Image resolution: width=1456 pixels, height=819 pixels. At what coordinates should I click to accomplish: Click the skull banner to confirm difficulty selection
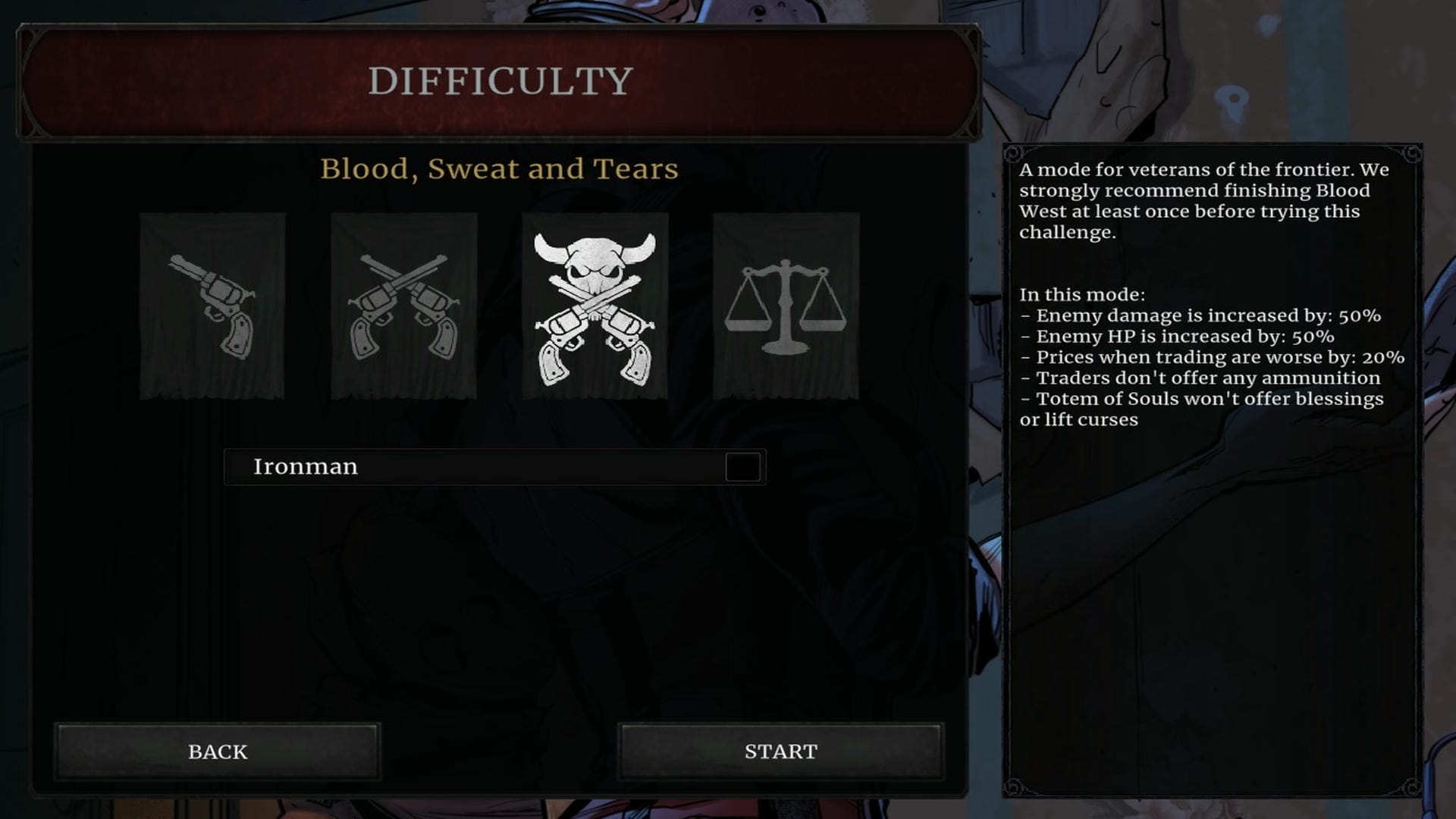596,306
